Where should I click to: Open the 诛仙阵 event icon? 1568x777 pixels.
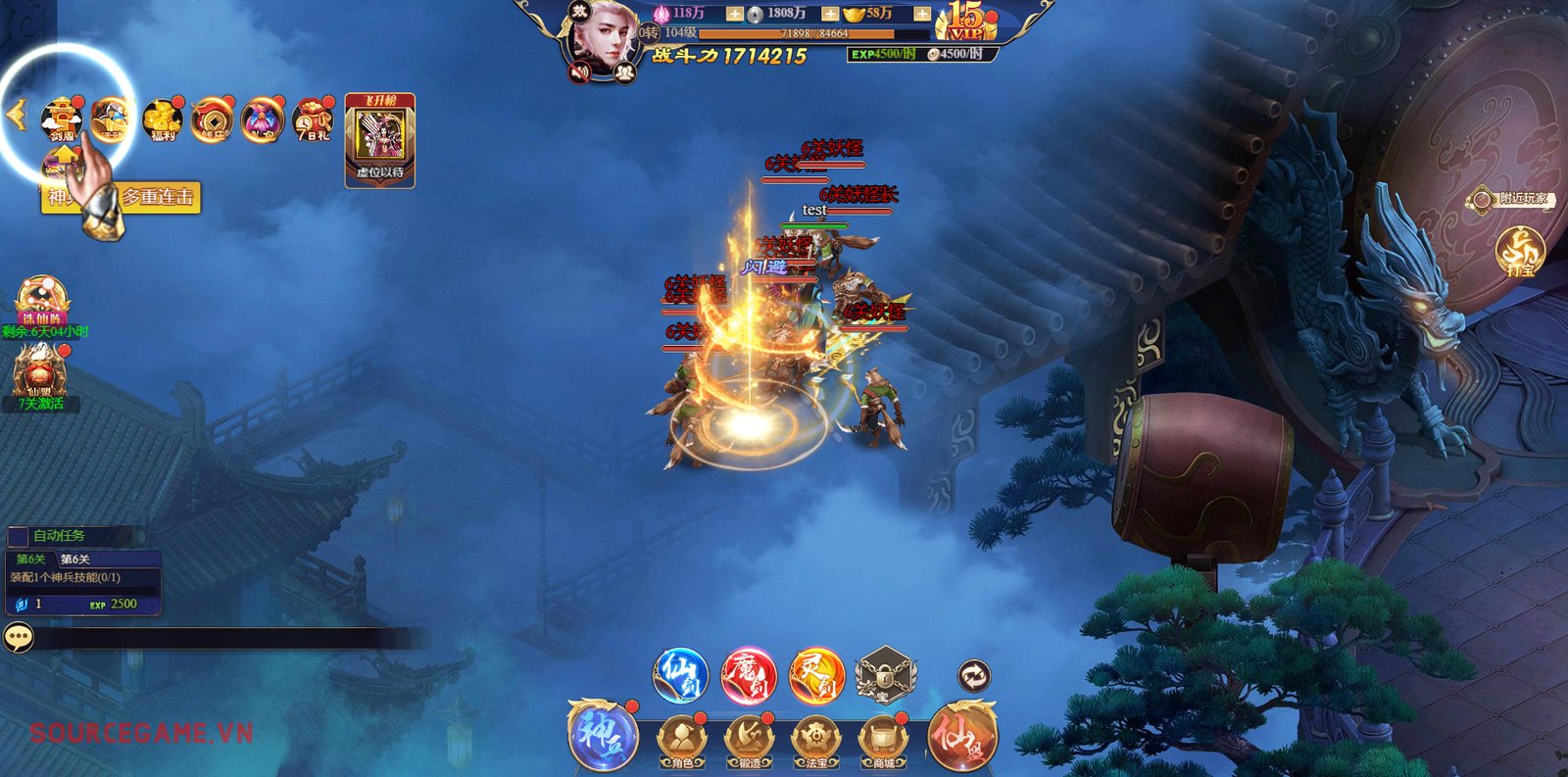coord(41,301)
